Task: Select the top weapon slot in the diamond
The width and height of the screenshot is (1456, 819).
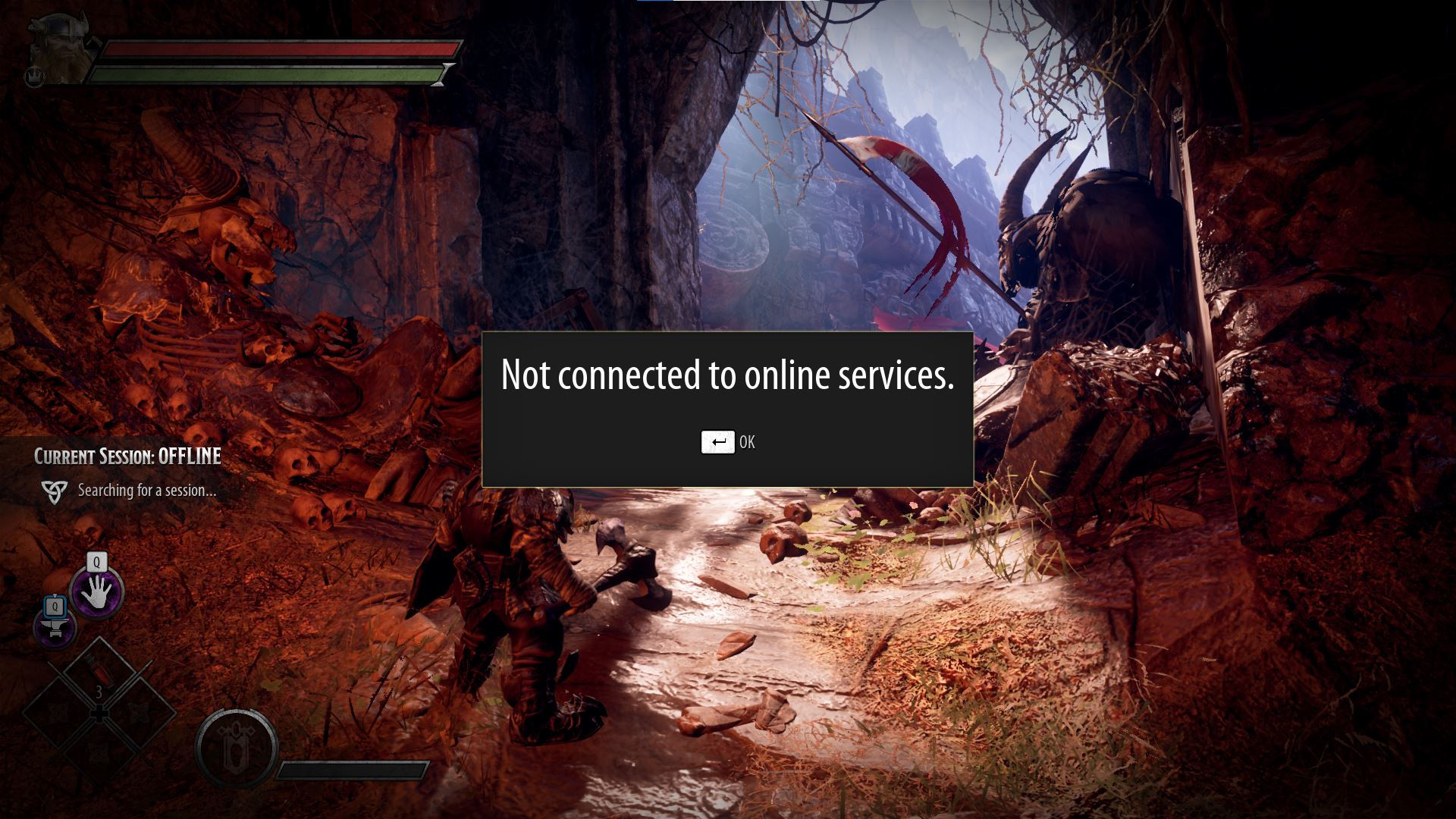Action: point(101,670)
